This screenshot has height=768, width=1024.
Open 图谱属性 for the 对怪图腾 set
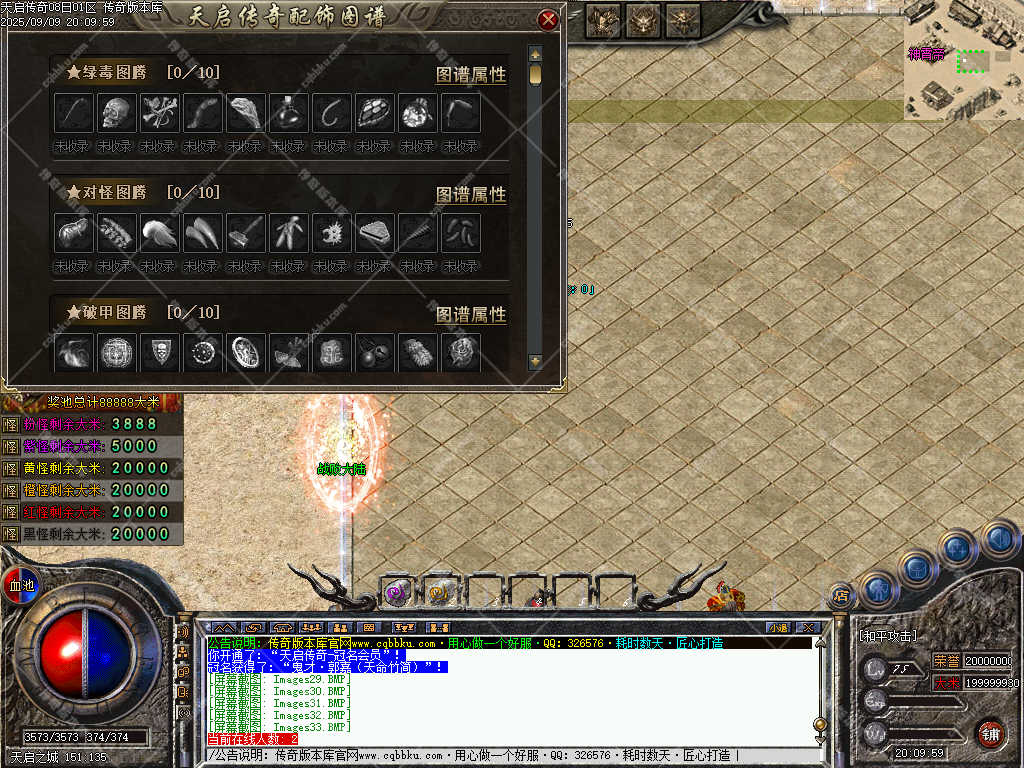point(471,194)
